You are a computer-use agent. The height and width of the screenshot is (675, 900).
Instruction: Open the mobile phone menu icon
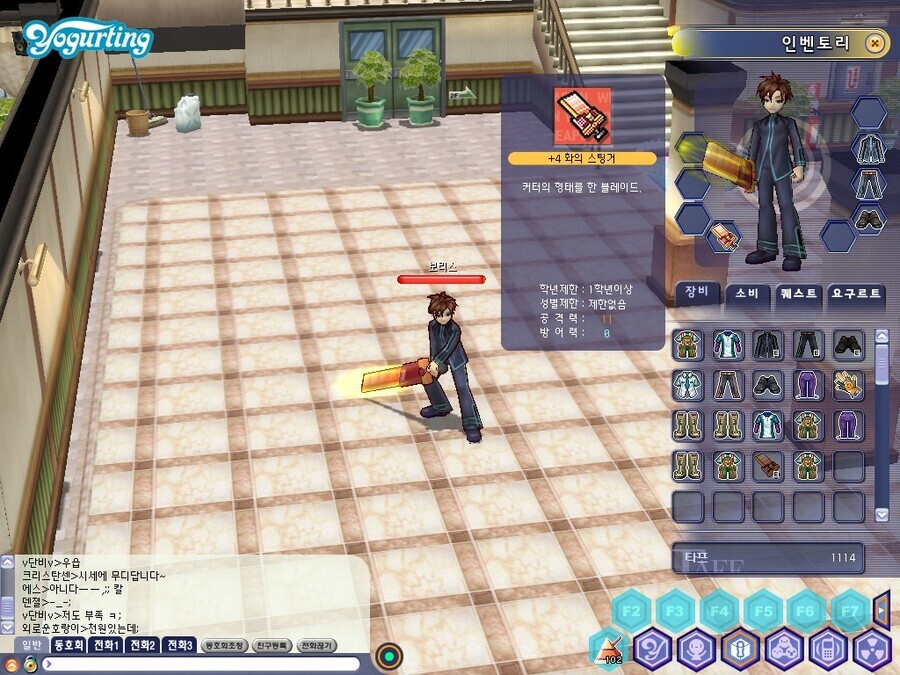coord(828,650)
